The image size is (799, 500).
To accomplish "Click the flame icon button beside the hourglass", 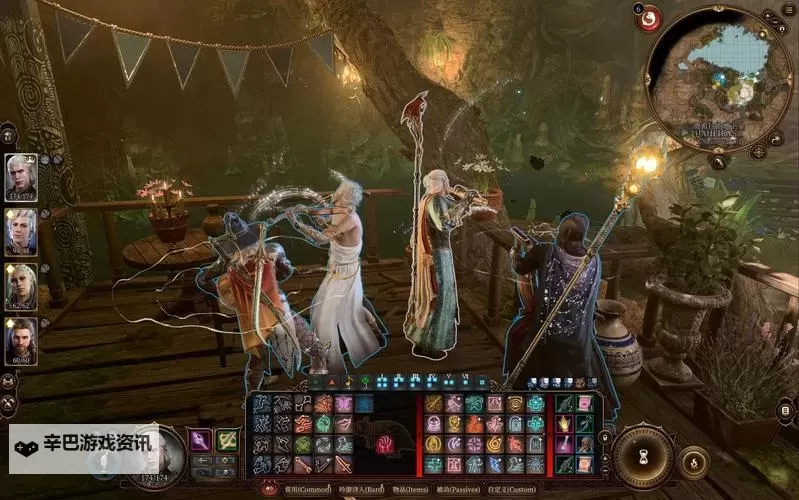I will click(692, 462).
